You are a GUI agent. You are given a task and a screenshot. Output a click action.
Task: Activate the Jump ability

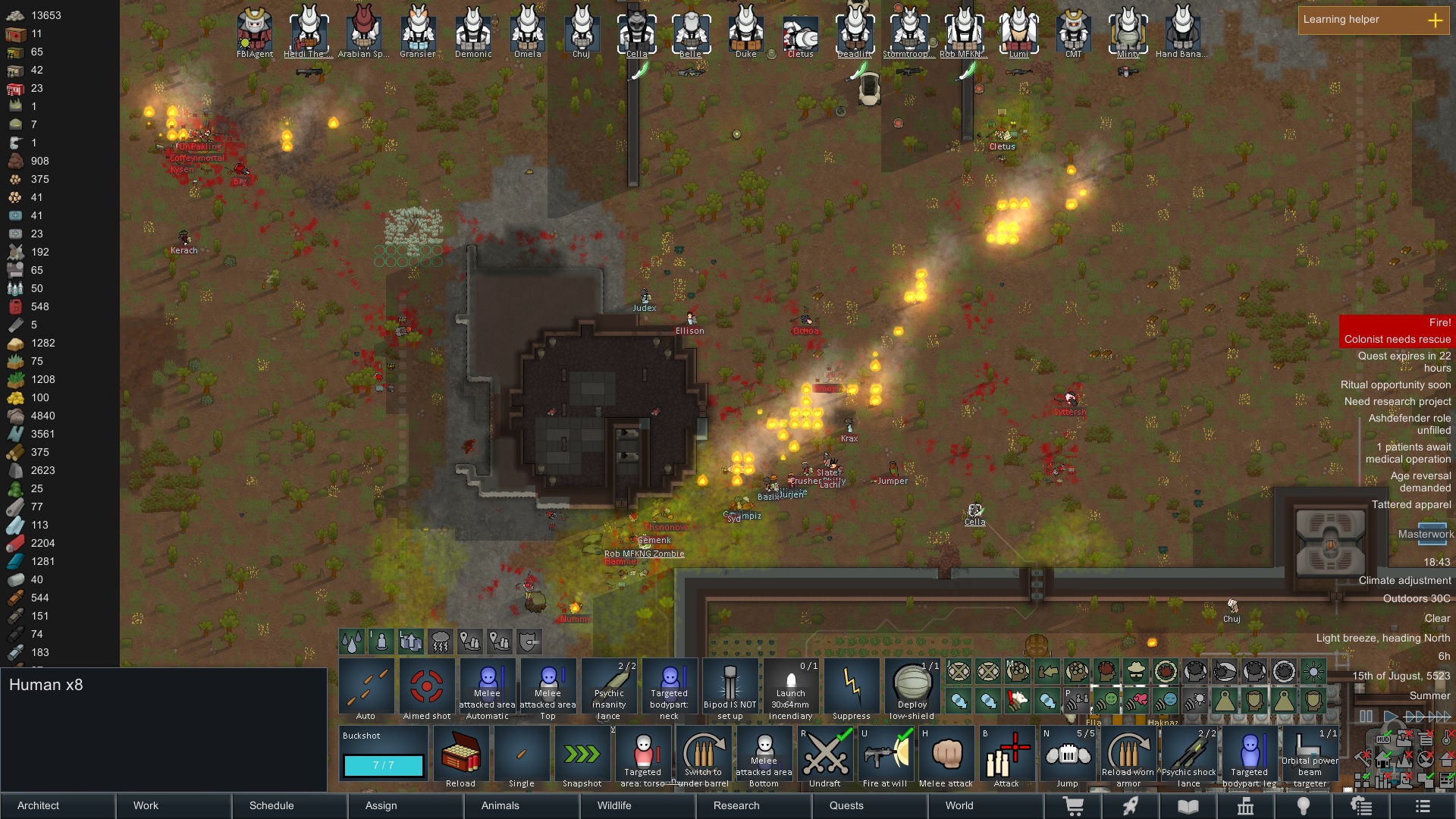1067,756
